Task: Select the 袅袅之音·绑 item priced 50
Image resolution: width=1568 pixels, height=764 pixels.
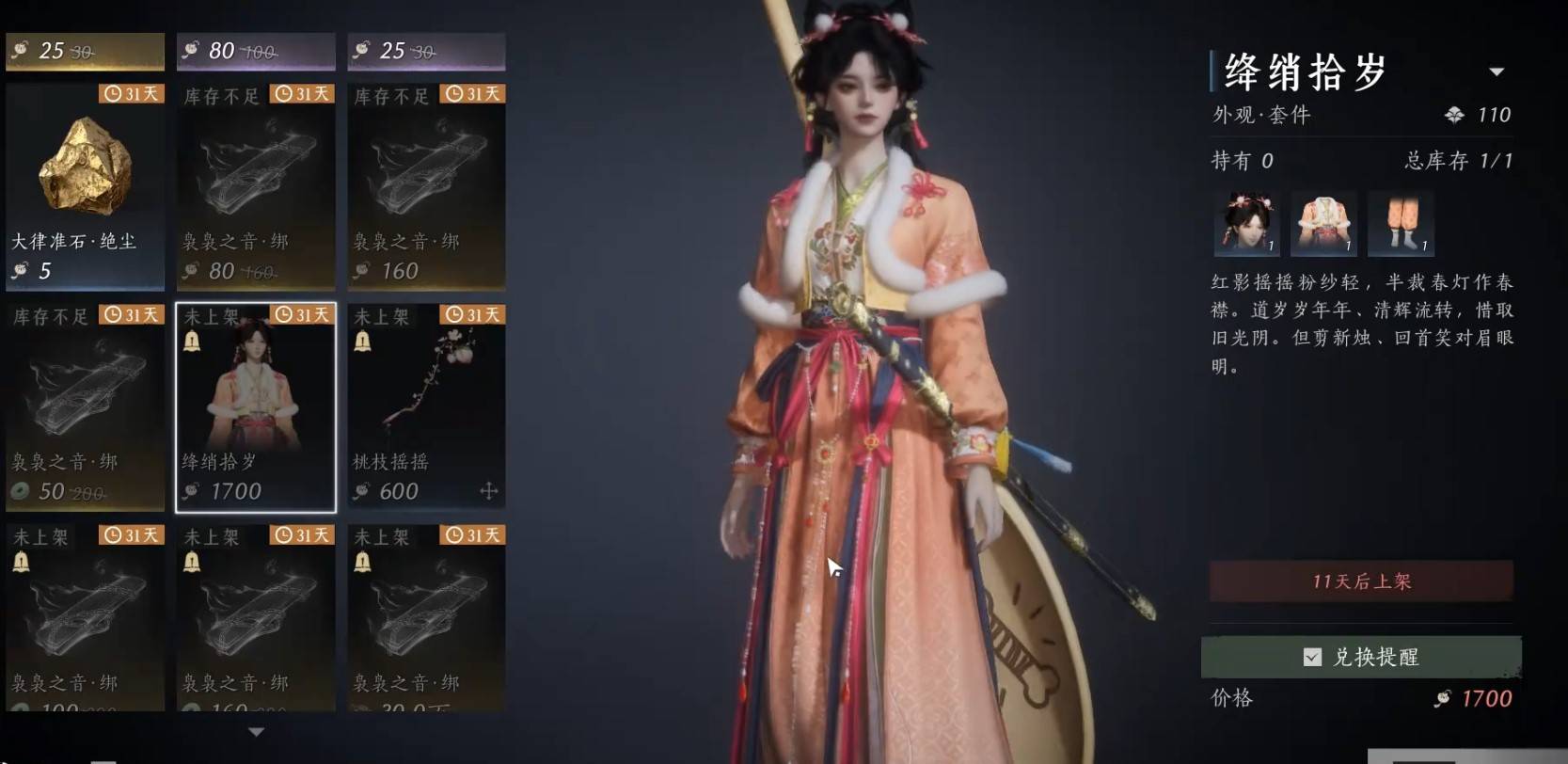Action: click(85, 406)
